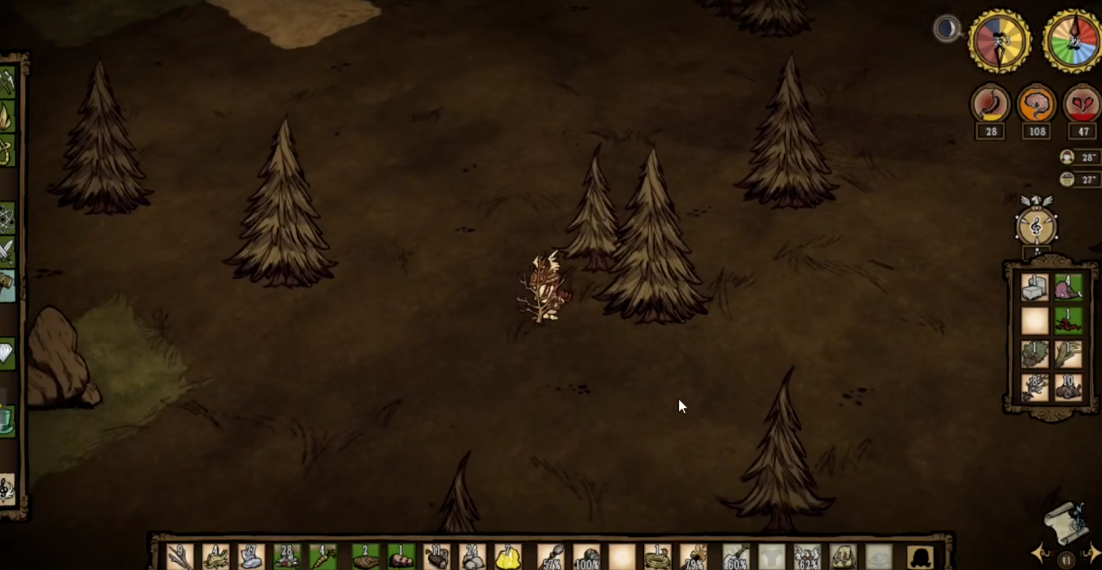Rotate the camera with the right arrow

click(x=1093, y=553)
